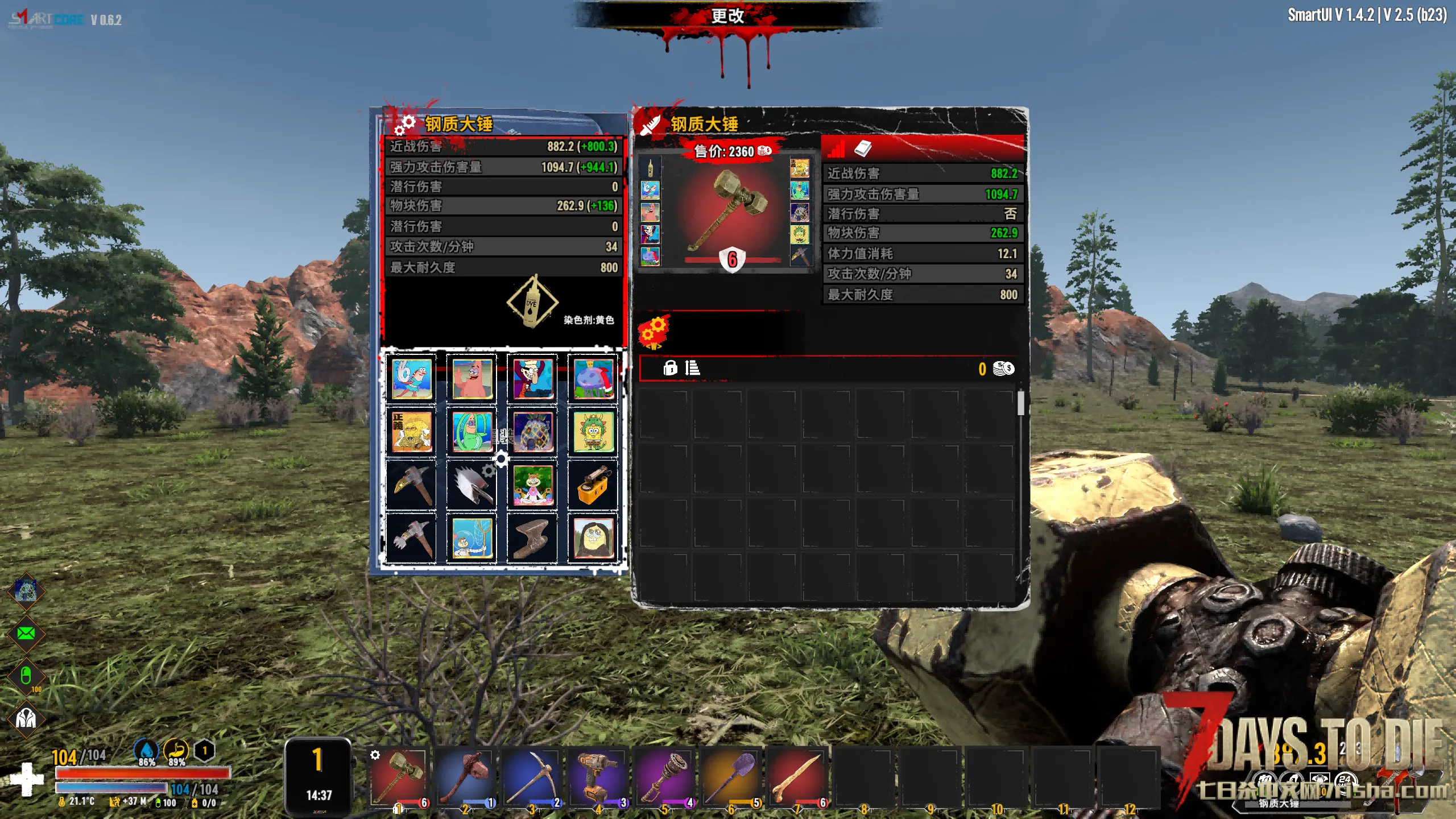
Task: Select the jellyfish king mod card
Action: tap(593, 378)
